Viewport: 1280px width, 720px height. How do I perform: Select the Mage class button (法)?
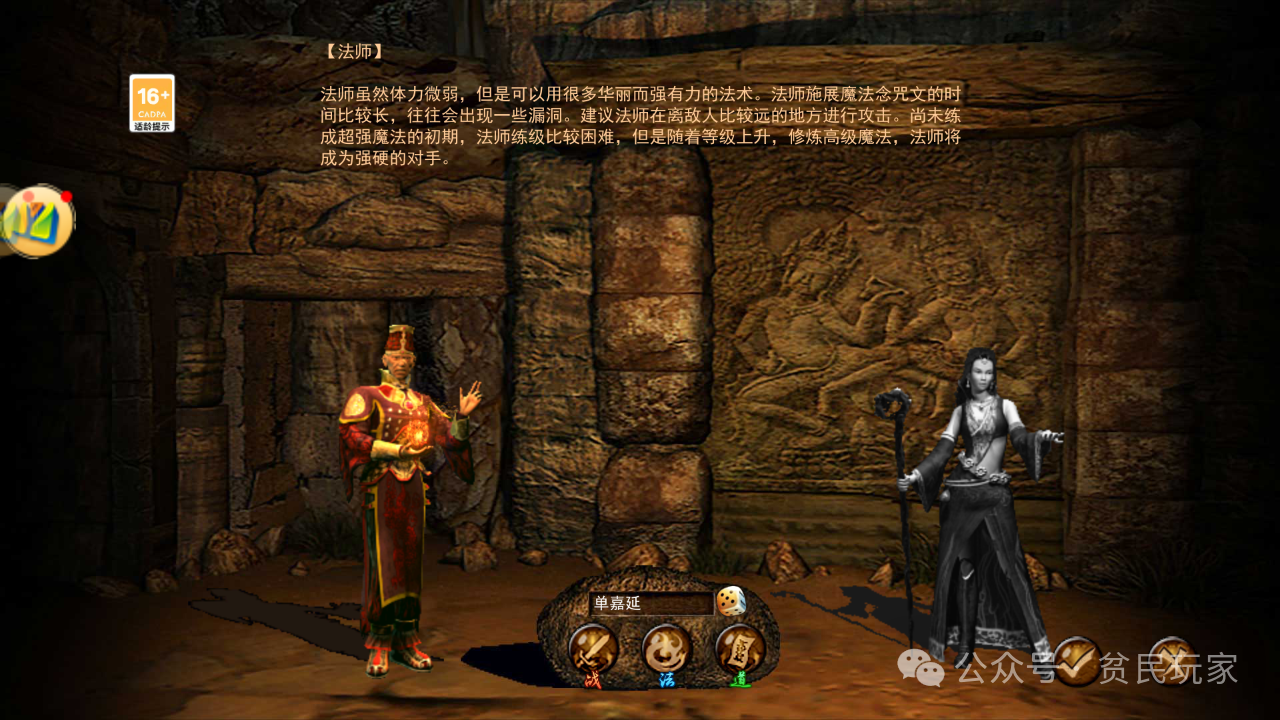point(666,650)
